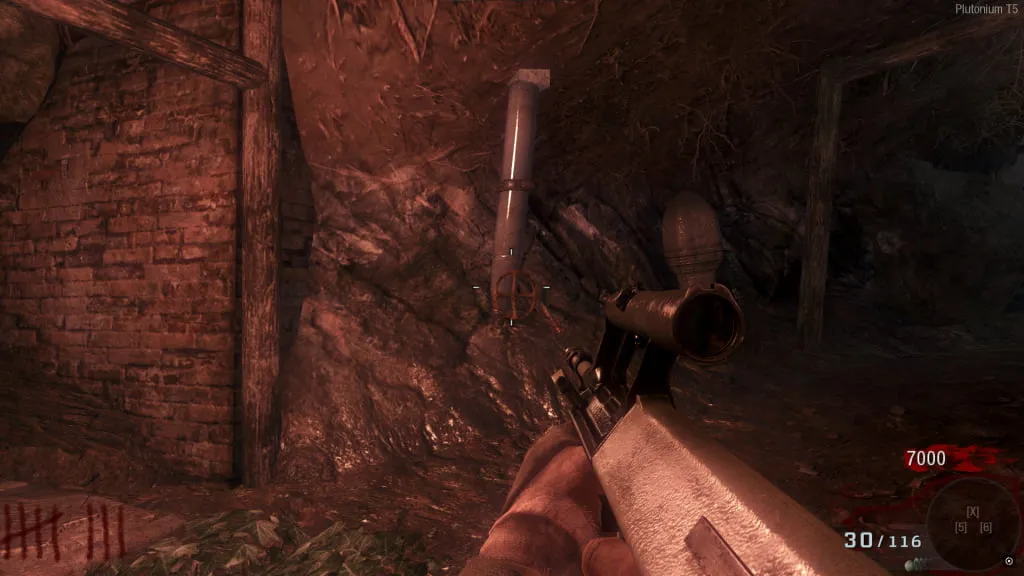
Task: Click the small round icon in the screen corner
Action: point(1008,561)
